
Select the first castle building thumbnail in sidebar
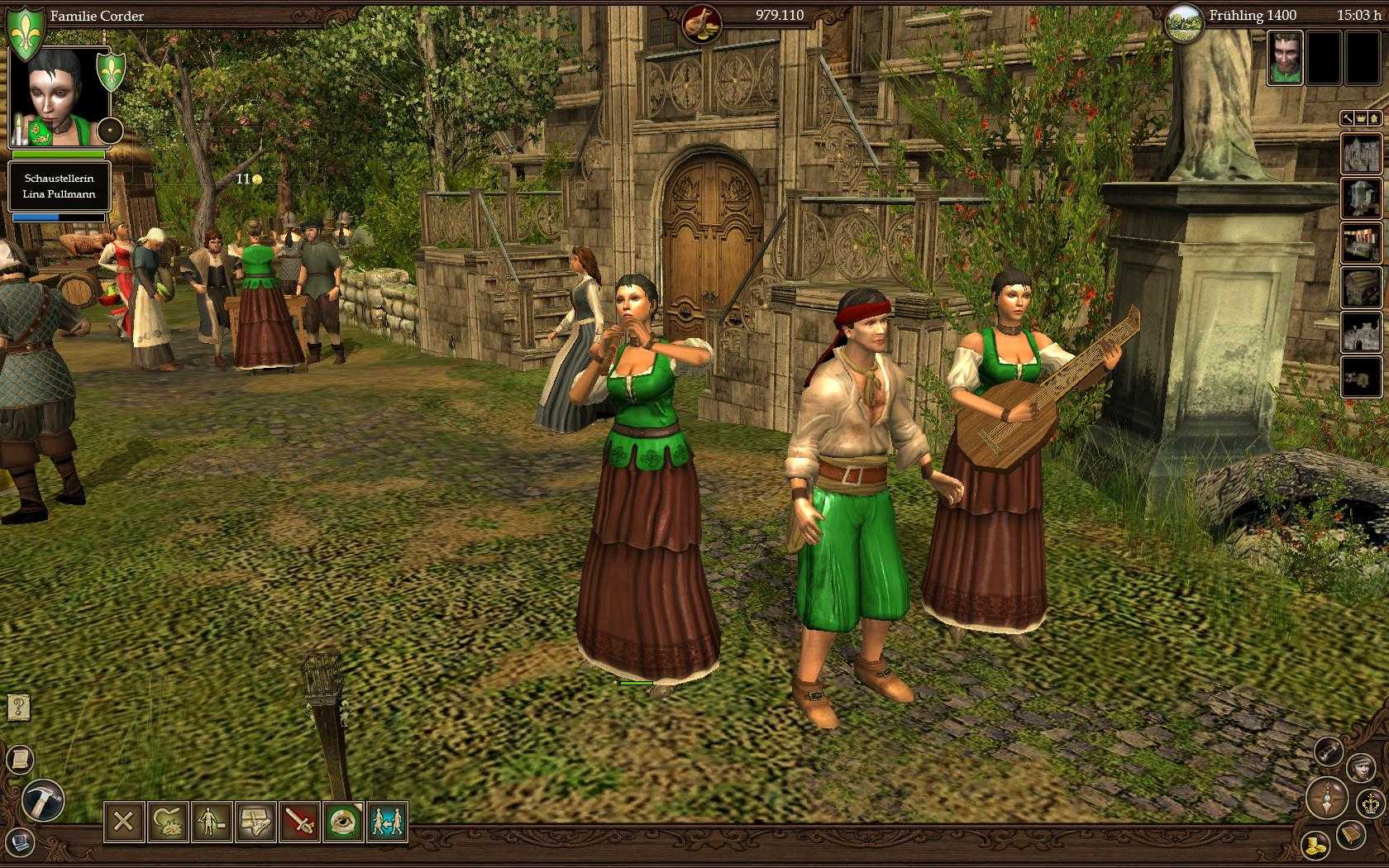1362,153
